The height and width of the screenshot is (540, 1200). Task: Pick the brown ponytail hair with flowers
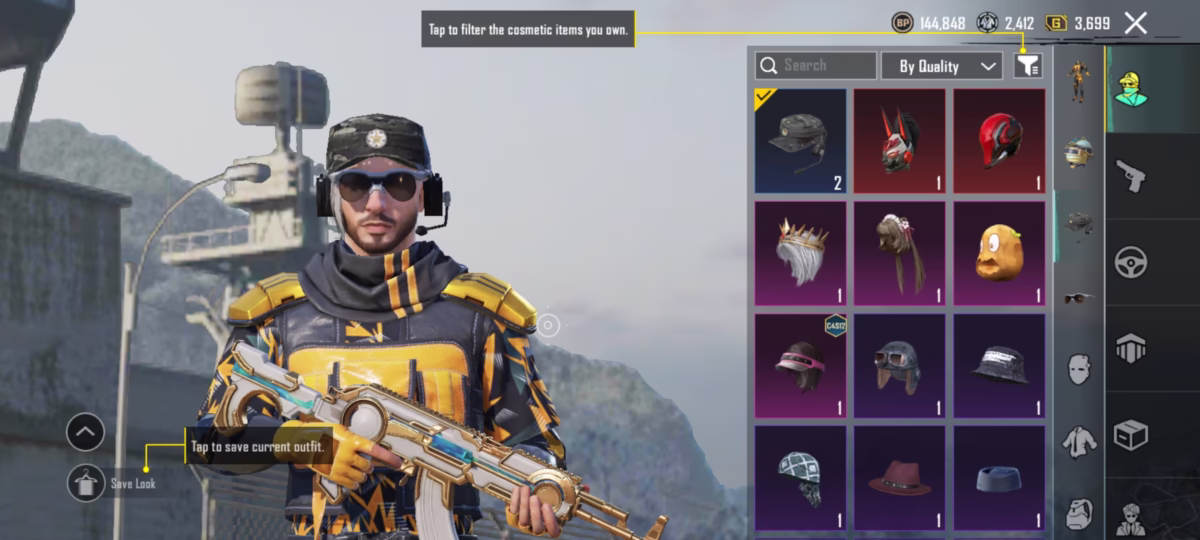(x=899, y=253)
